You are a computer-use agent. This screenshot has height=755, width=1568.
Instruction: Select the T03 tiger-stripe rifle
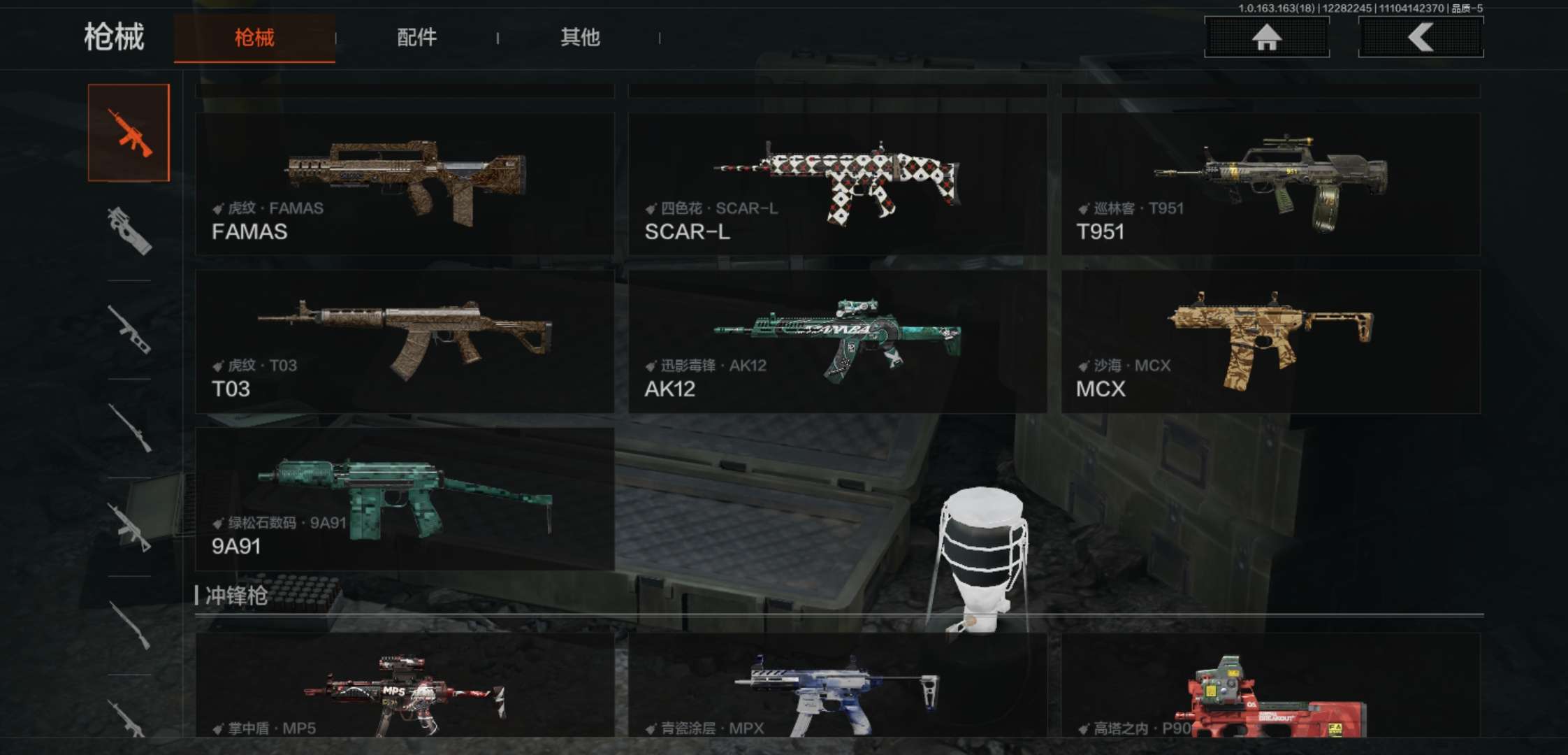tap(405, 341)
